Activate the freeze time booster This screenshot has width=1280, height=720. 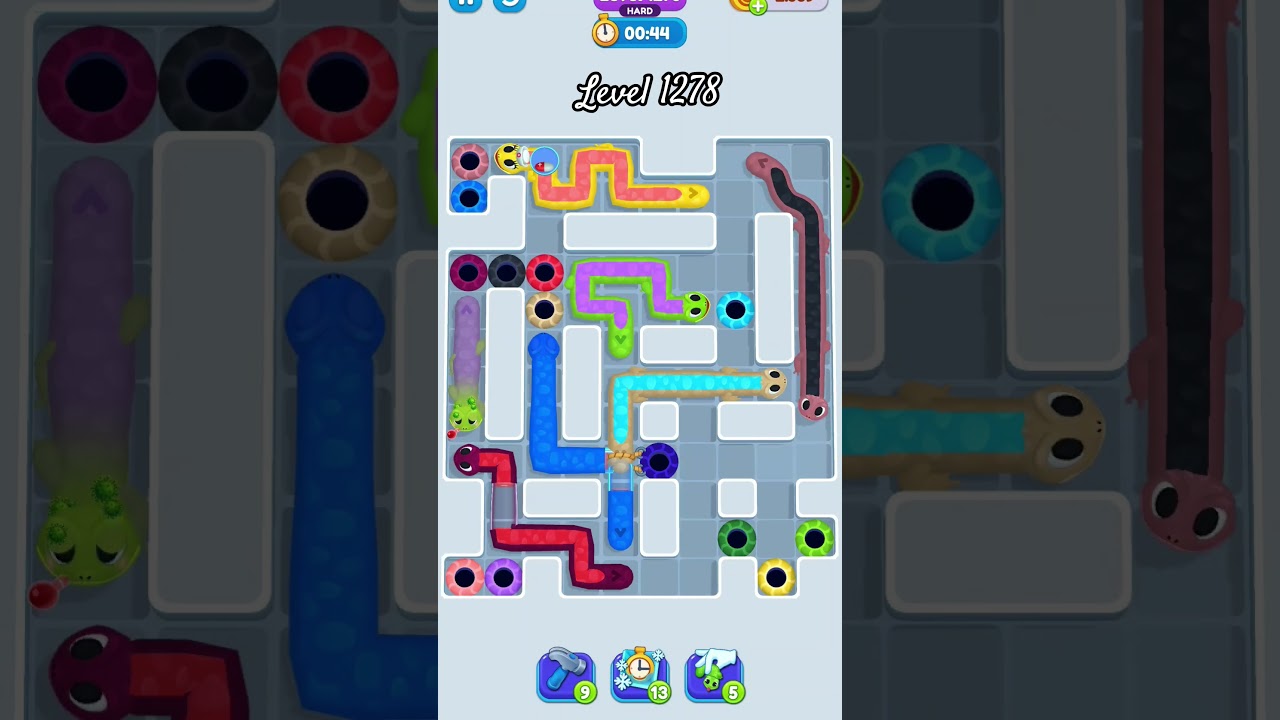pos(641,676)
